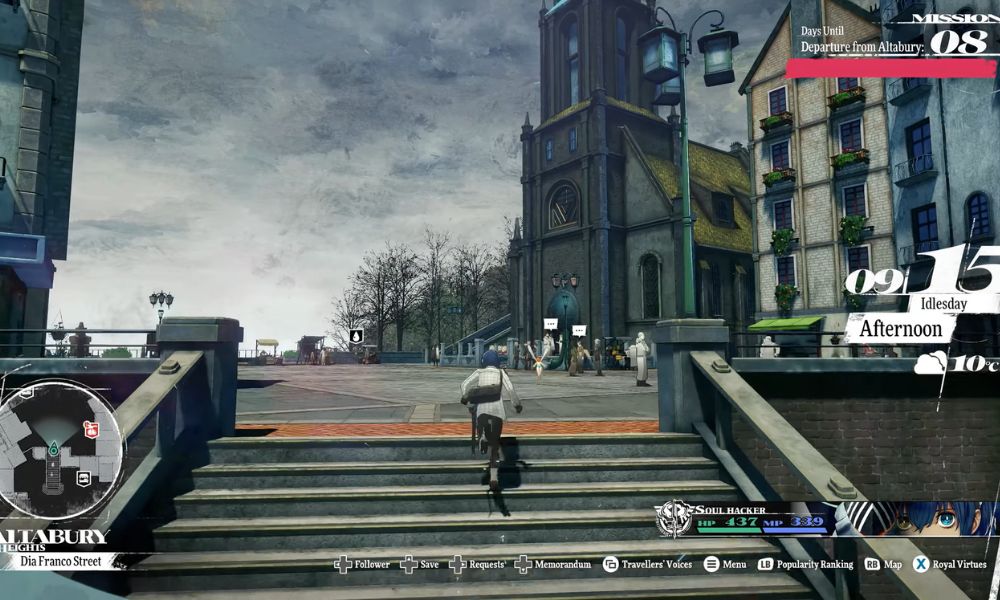The height and width of the screenshot is (600, 1000).
Task: Click the circular minimap of Altabury Heights
Action: coord(59,449)
